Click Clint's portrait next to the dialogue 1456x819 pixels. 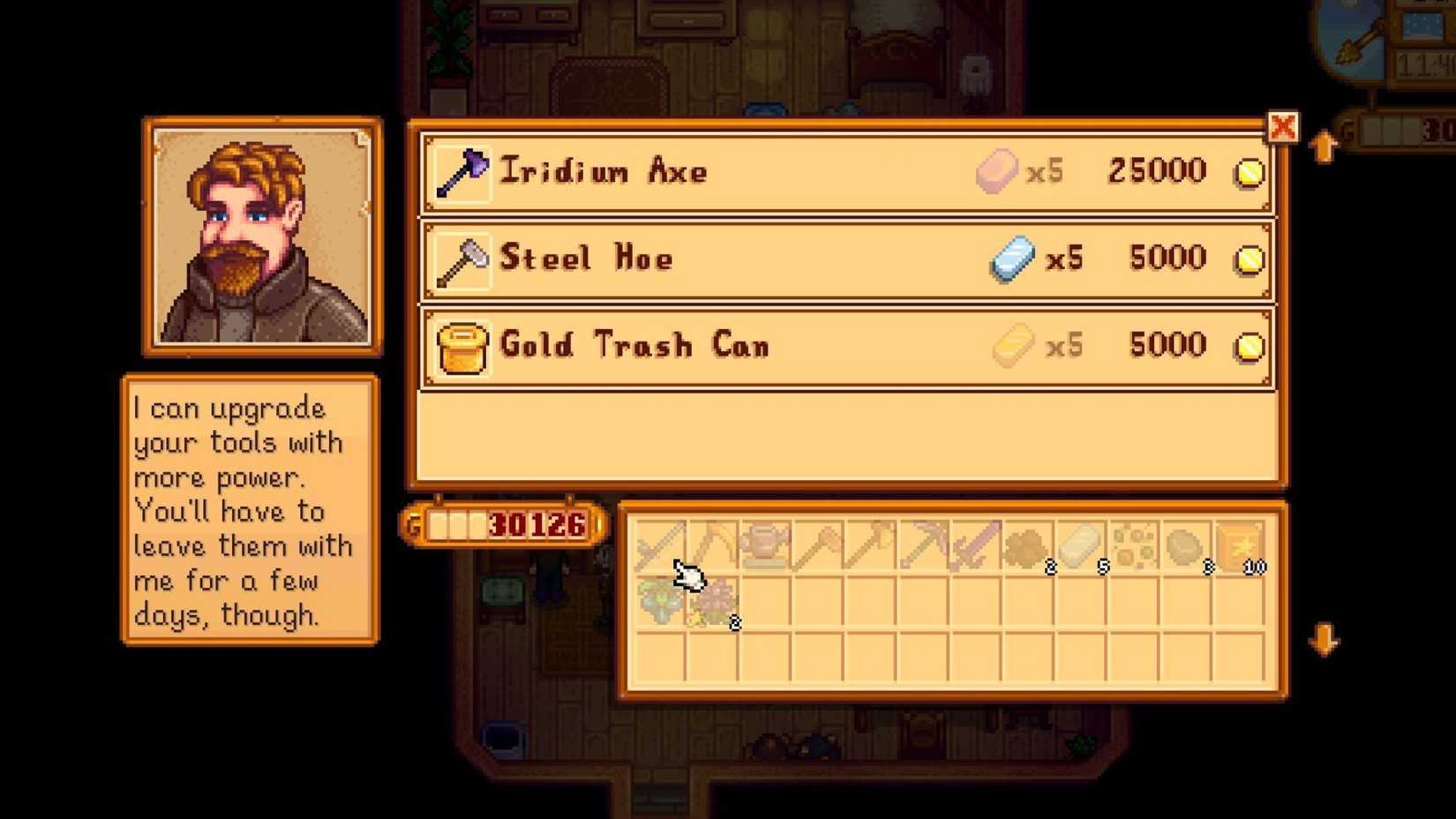pyautogui.click(x=260, y=237)
